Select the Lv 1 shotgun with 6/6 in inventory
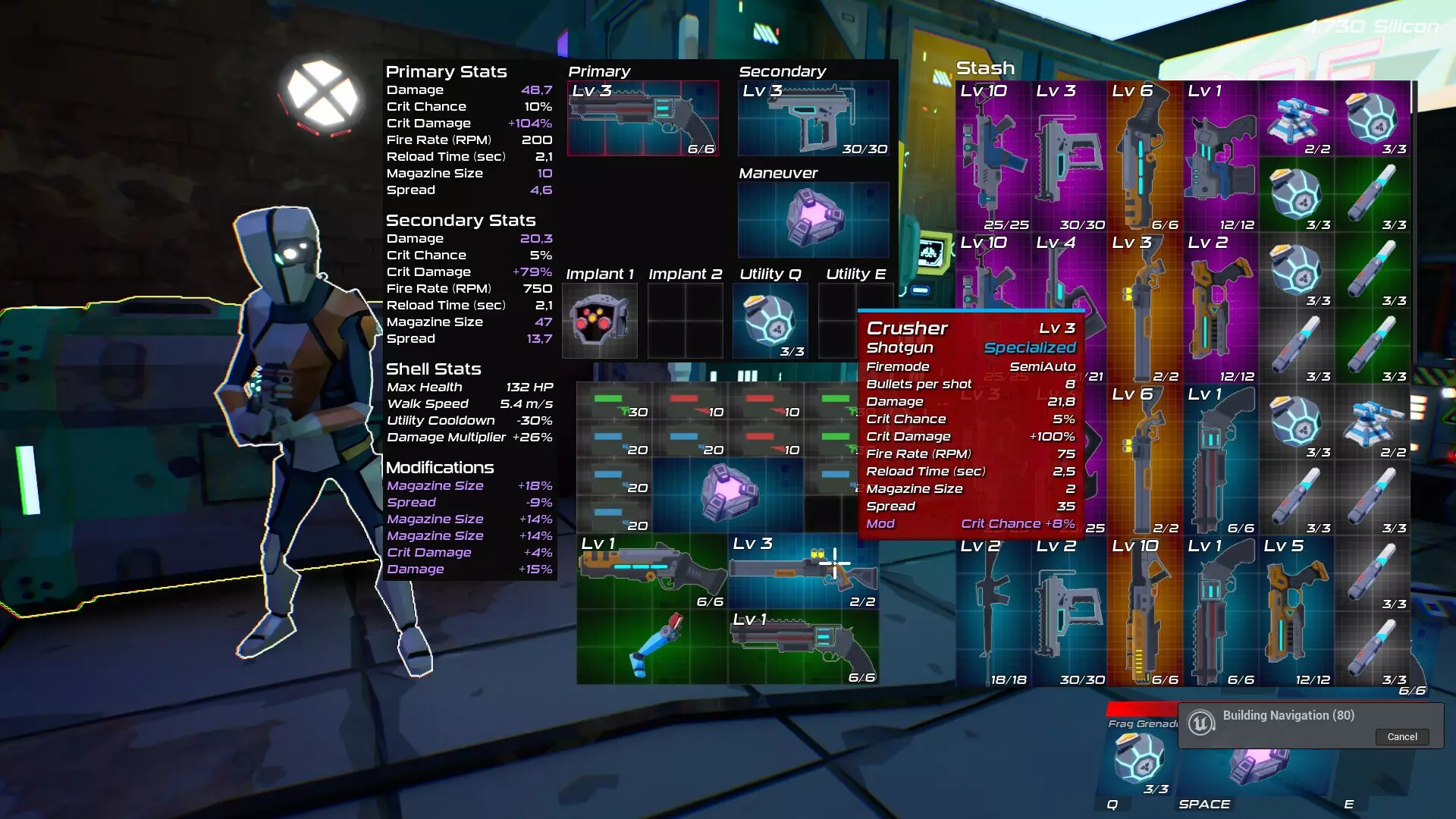This screenshot has width=1456, height=819. coord(652,571)
